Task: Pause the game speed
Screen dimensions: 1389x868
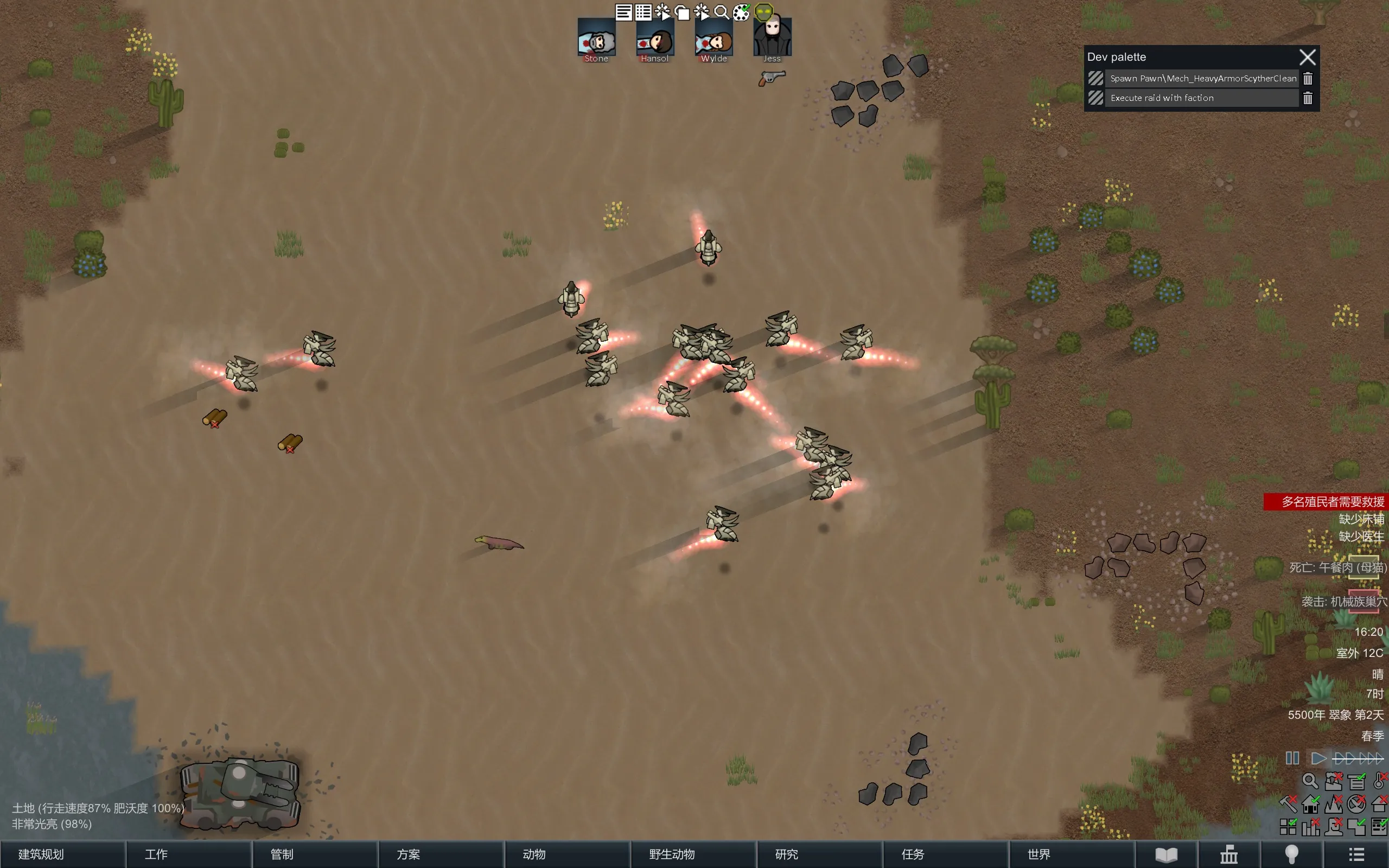Action: click(1292, 758)
